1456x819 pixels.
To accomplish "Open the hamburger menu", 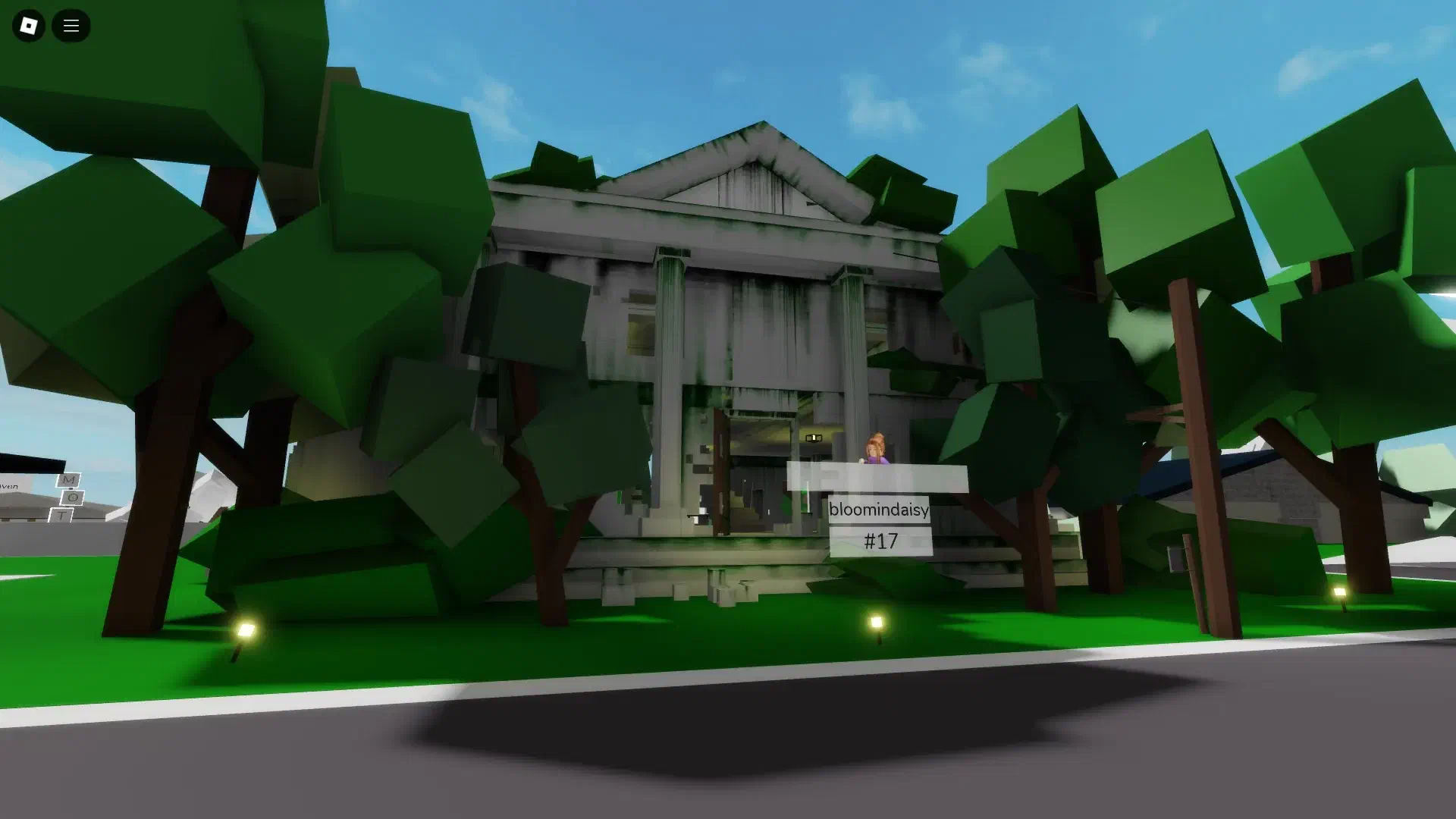I will (71, 25).
